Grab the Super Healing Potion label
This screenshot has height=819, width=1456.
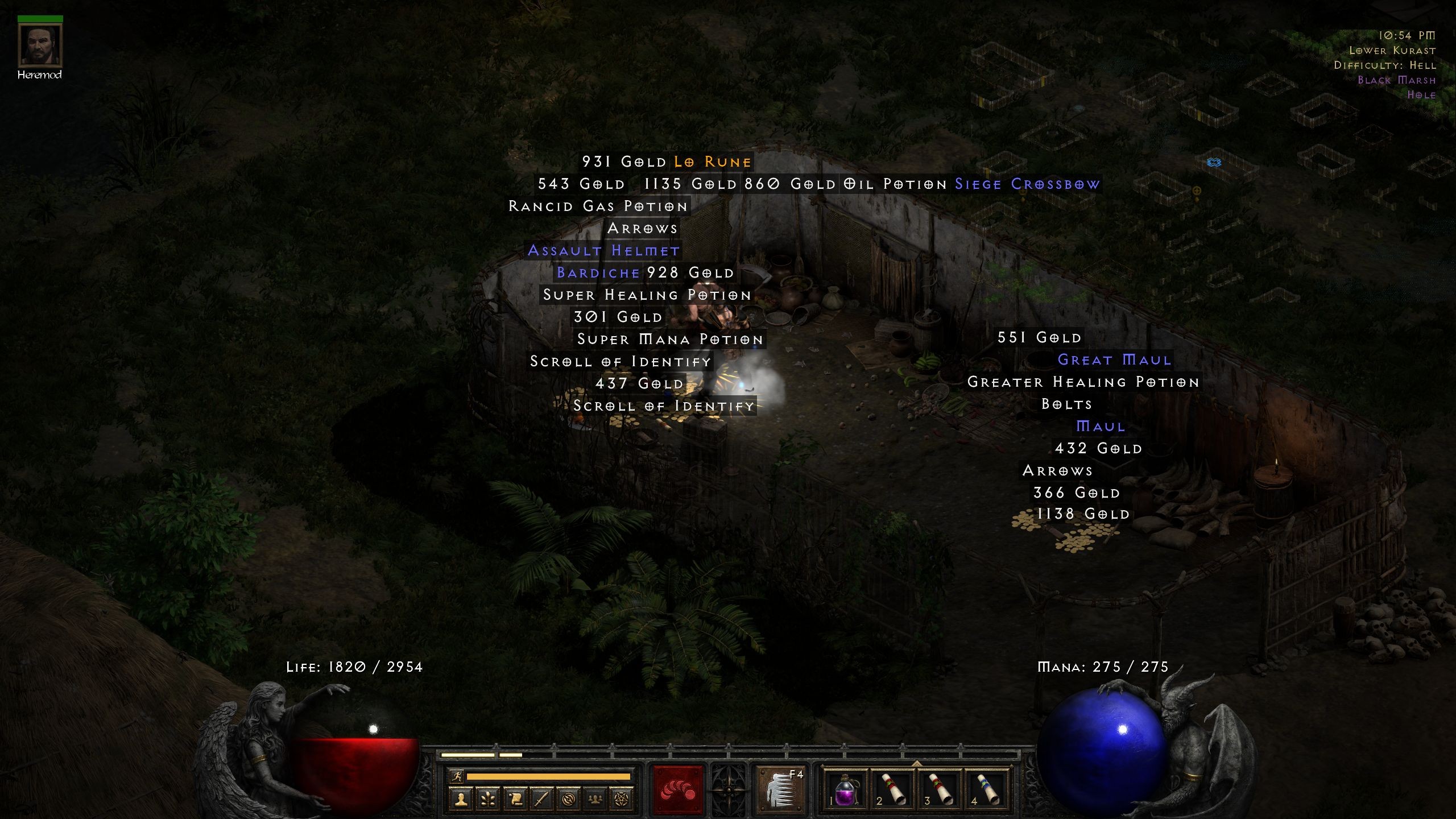pyautogui.click(x=647, y=295)
